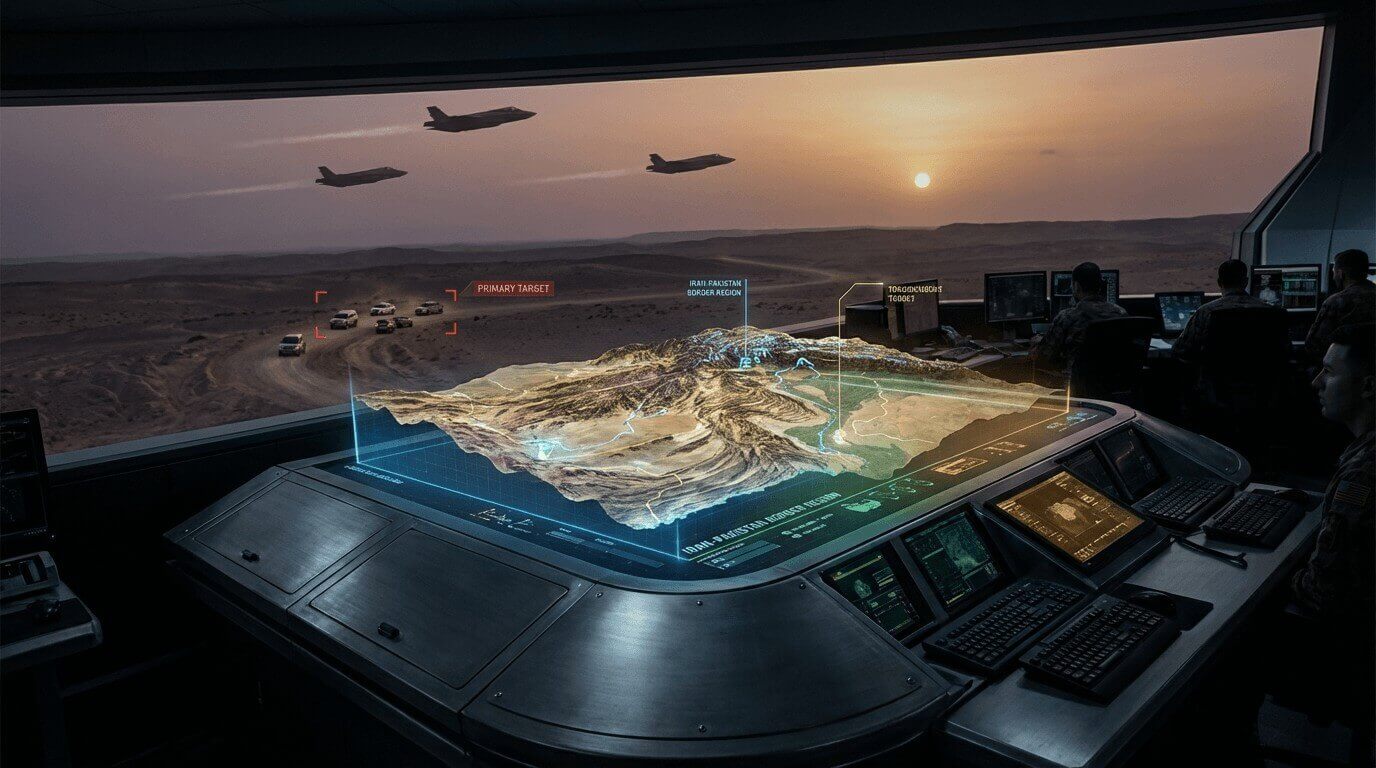The width and height of the screenshot is (1376, 768).
Task: Select the red PRIMARY TARGET label
Action: 513,289
